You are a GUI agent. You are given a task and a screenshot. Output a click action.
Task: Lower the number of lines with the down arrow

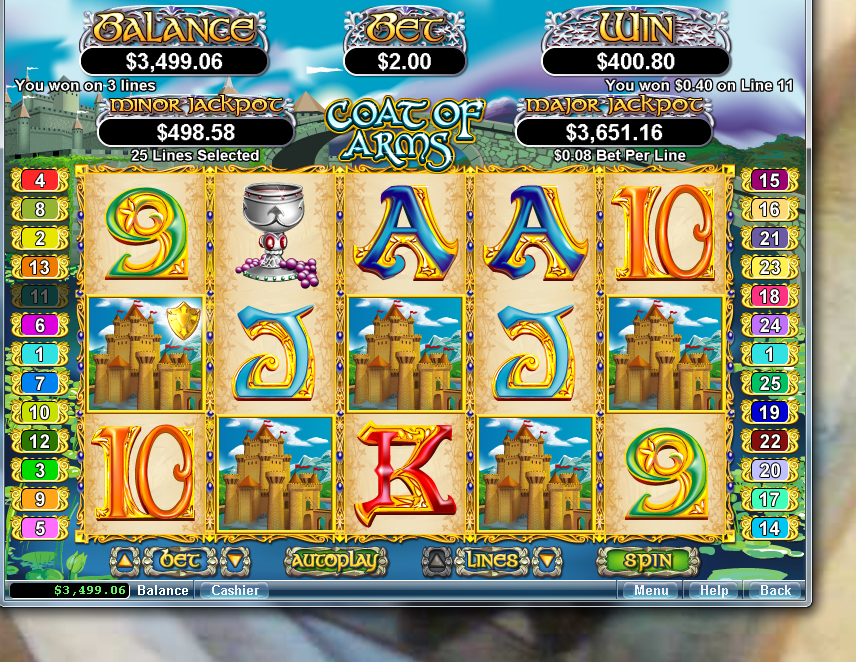[x=546, y=561]
